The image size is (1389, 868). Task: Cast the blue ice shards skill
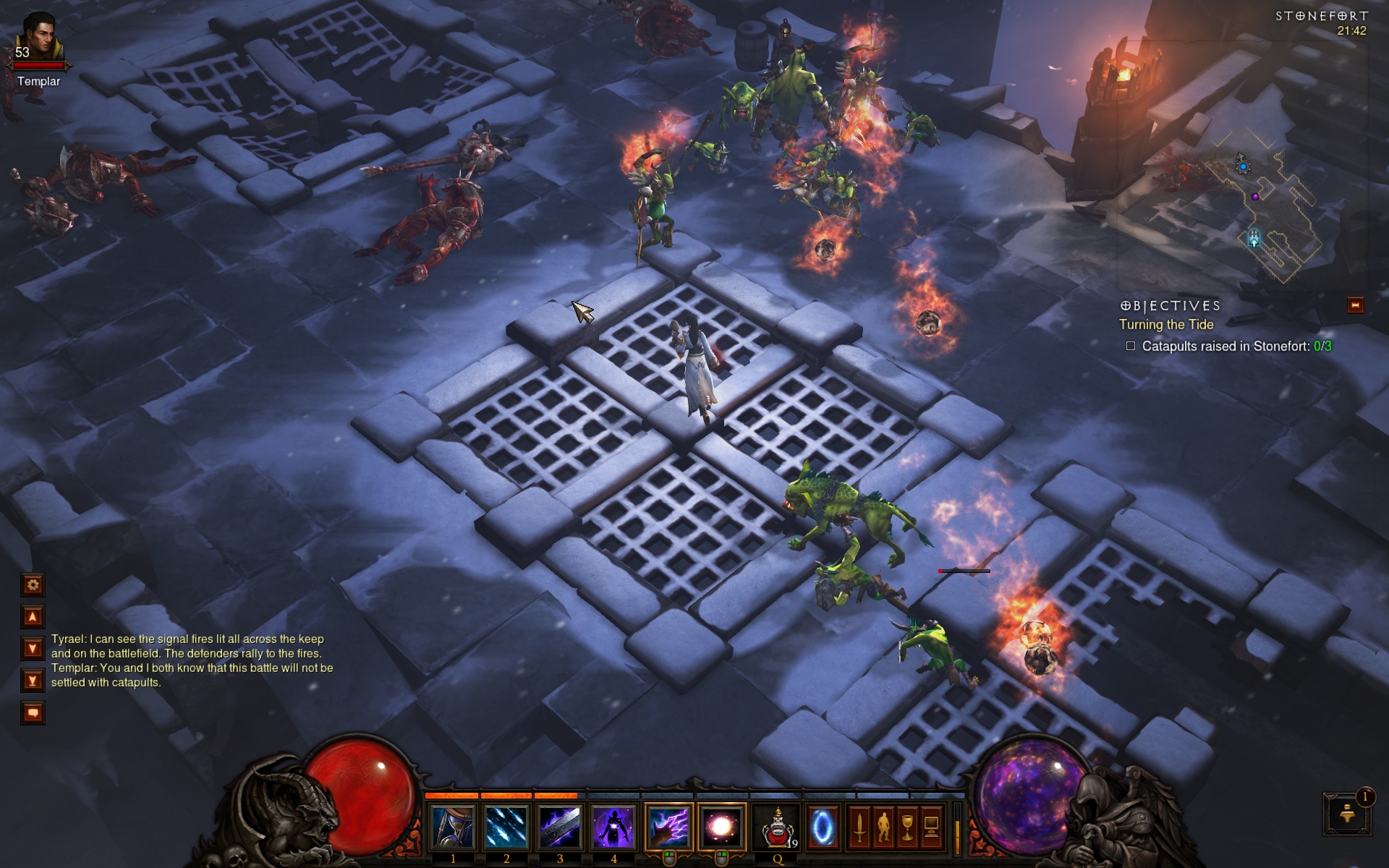[506, 827]
